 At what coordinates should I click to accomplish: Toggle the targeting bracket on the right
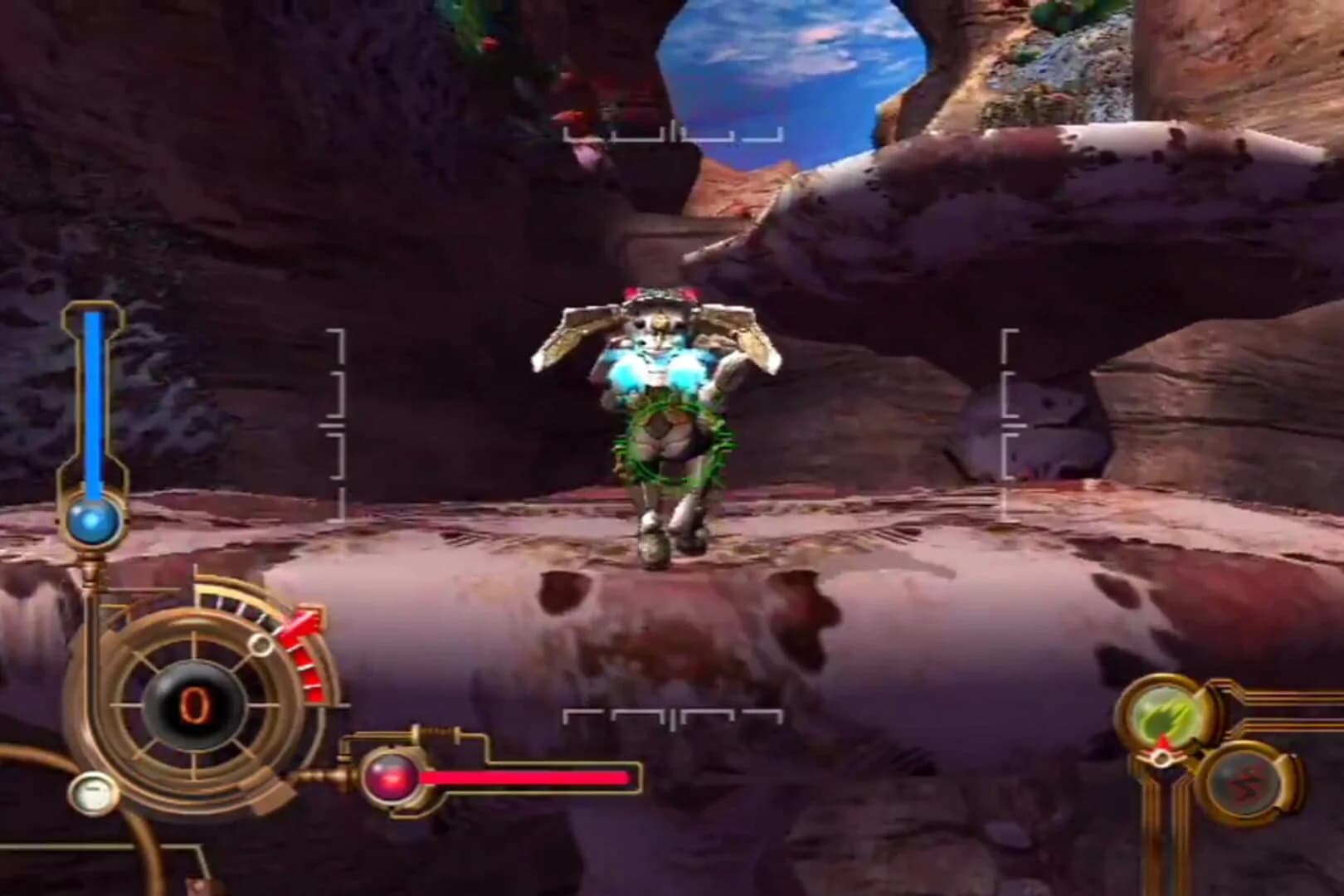pos(1009,407)
